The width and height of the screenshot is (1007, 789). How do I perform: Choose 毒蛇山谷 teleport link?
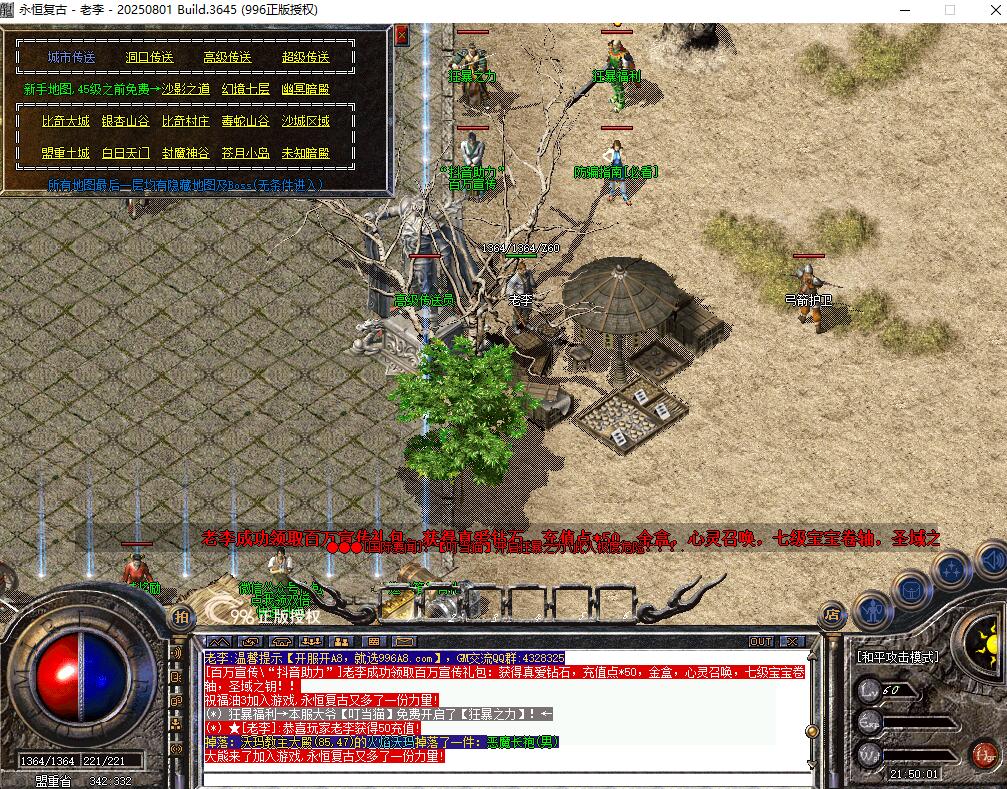[x=245, y=121]
